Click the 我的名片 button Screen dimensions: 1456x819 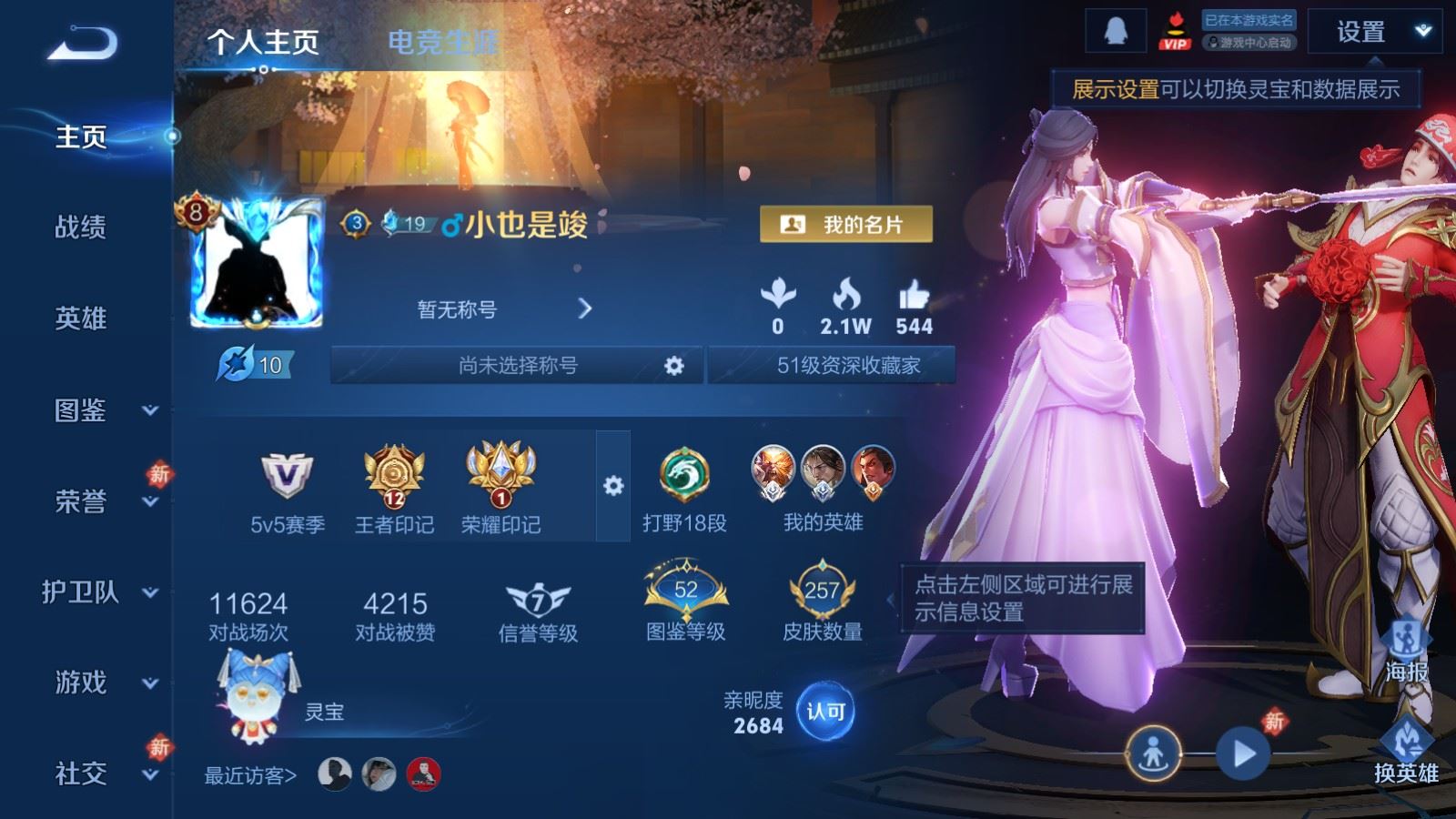click(x=846, y=221)
